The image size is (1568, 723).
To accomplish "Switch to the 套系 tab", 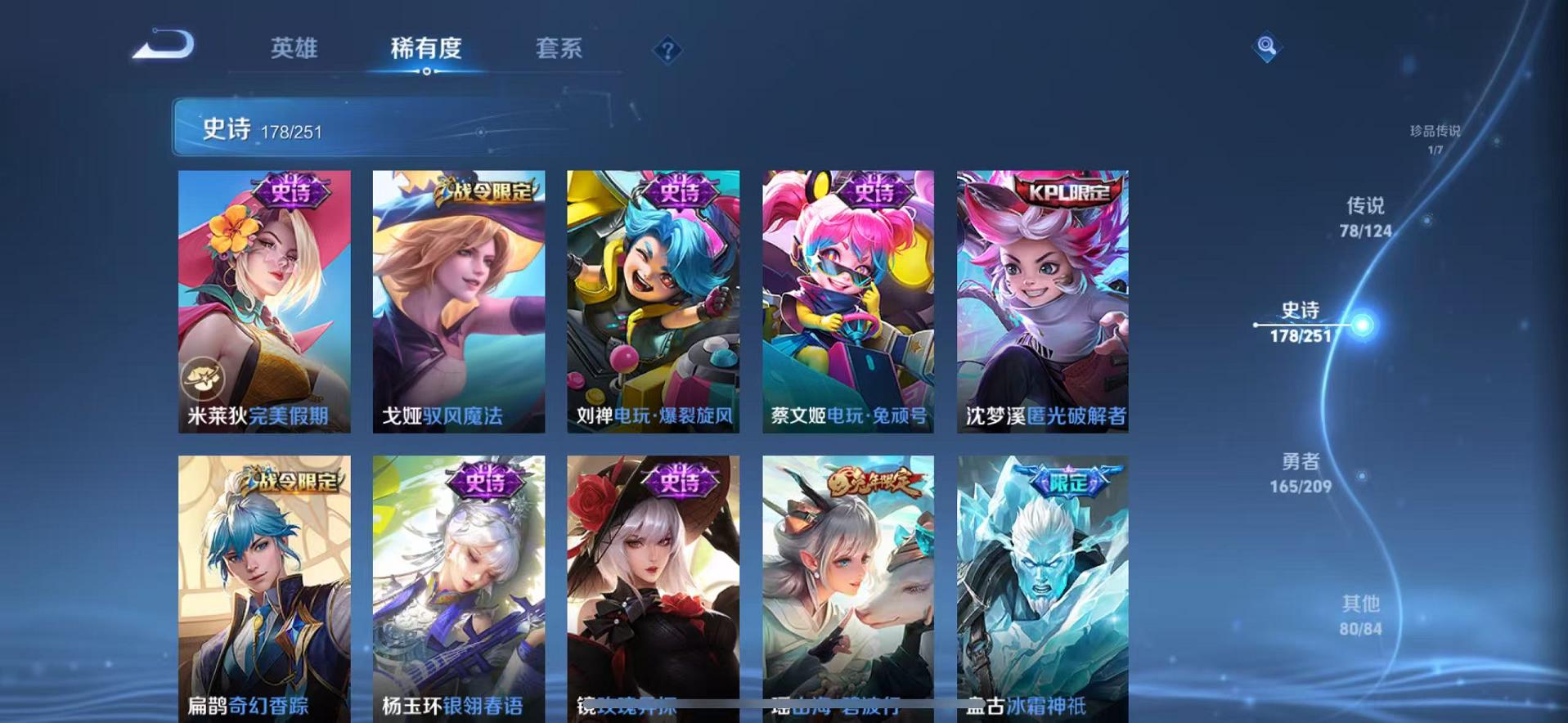I will pos(559,49).
